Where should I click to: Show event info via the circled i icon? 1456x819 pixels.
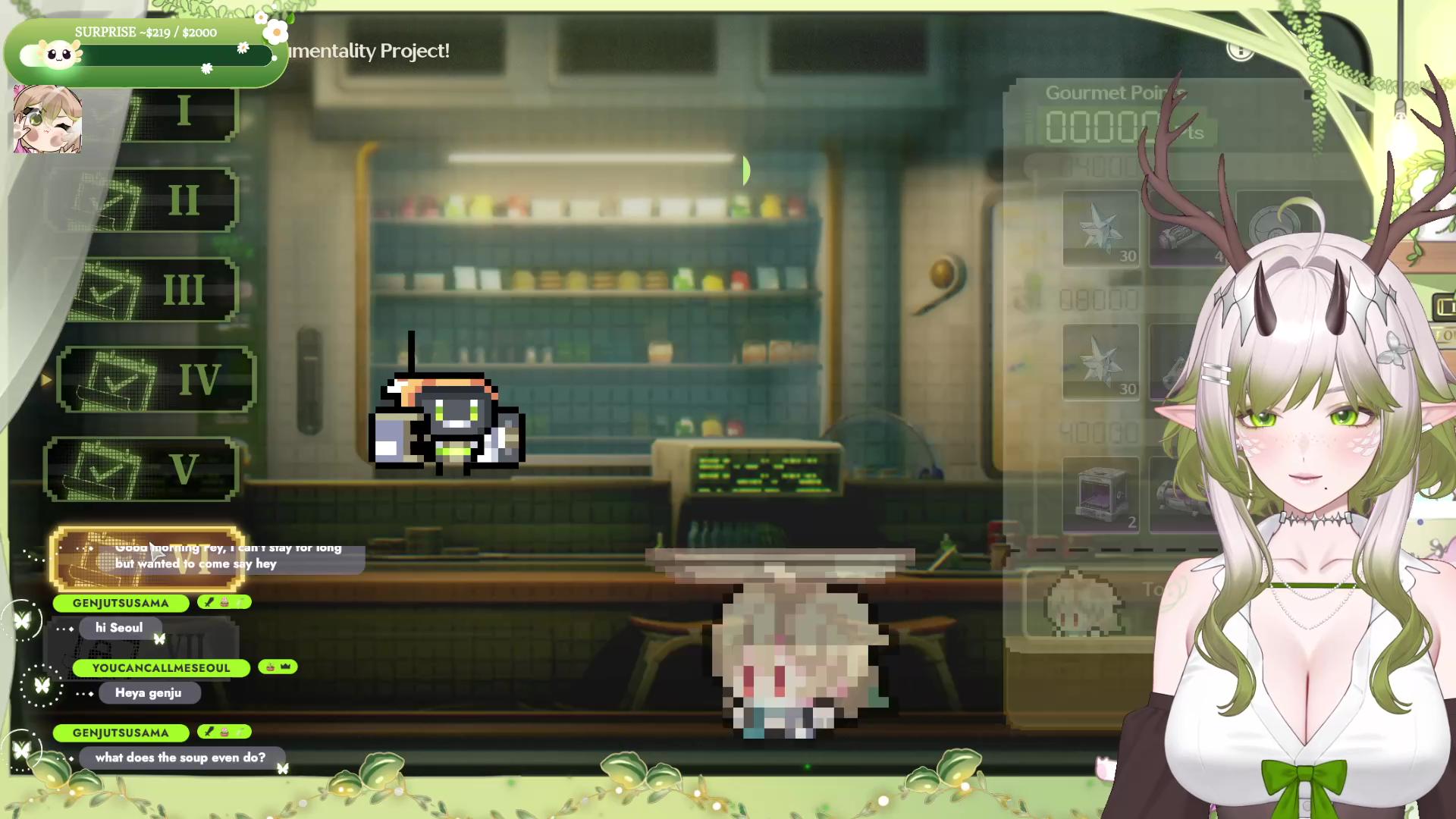pos(1241,50)
